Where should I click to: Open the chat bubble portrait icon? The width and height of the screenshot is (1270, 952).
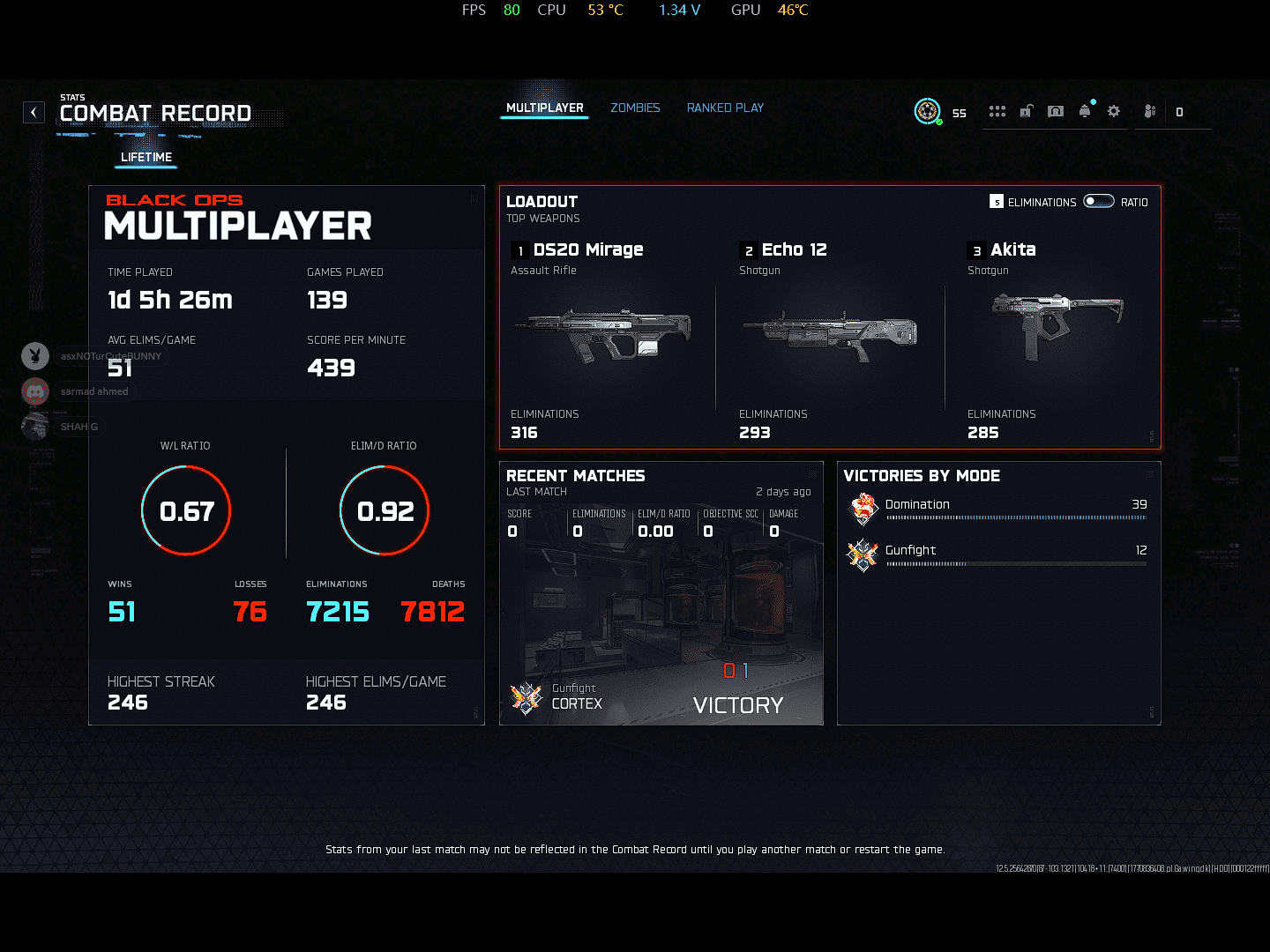pyautogui.click(x=1056, y=111)
